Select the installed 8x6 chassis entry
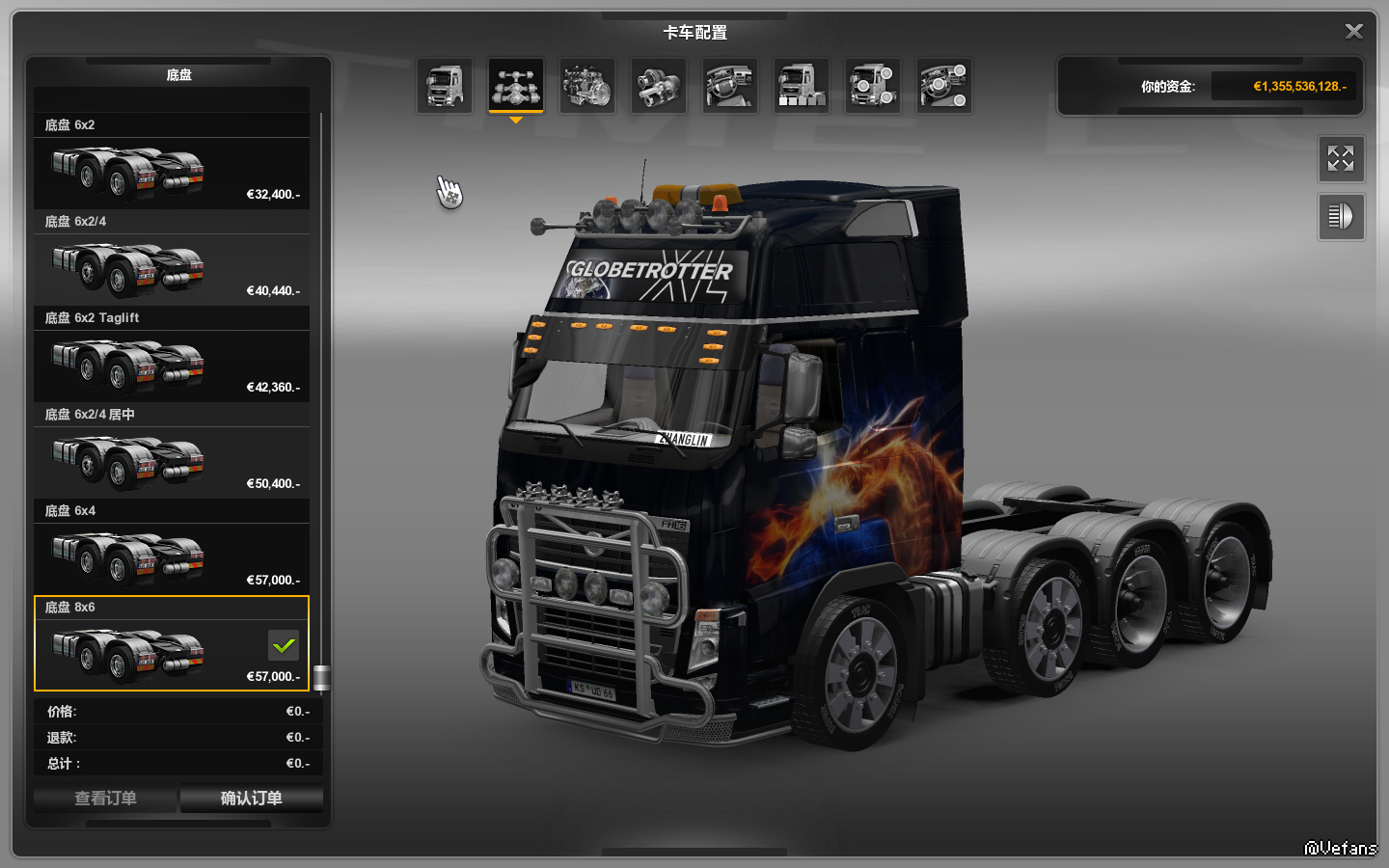The width and height of the screenshot is (1389, 868). pyautogui.click(x=172, y=655)
